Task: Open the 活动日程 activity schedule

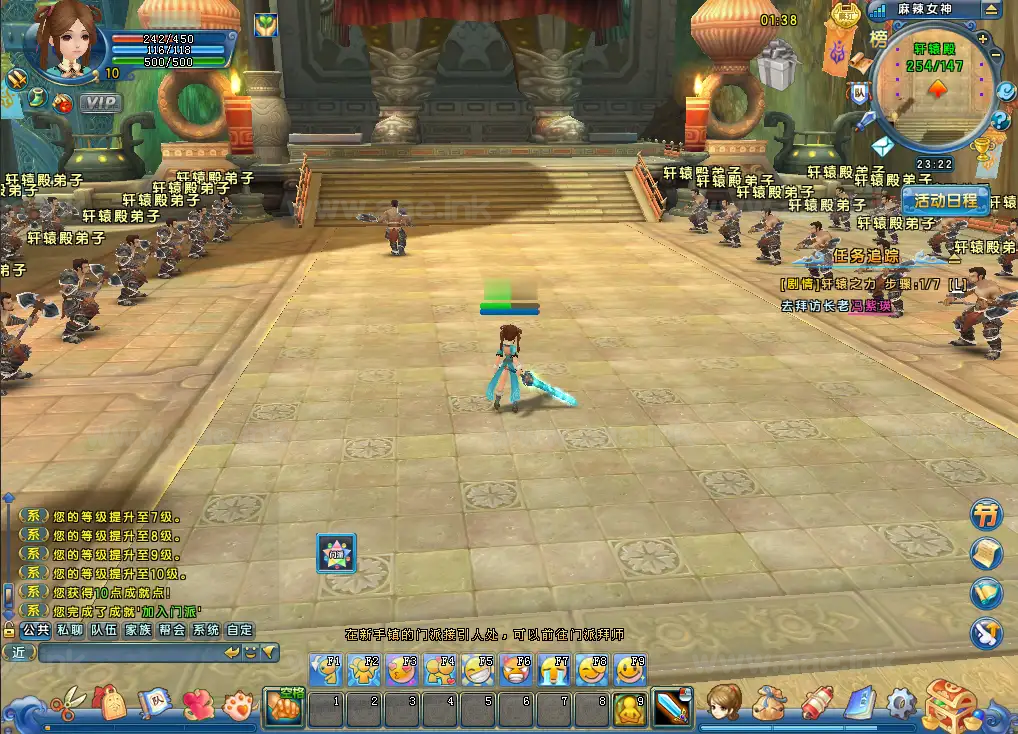Action: 945,199
